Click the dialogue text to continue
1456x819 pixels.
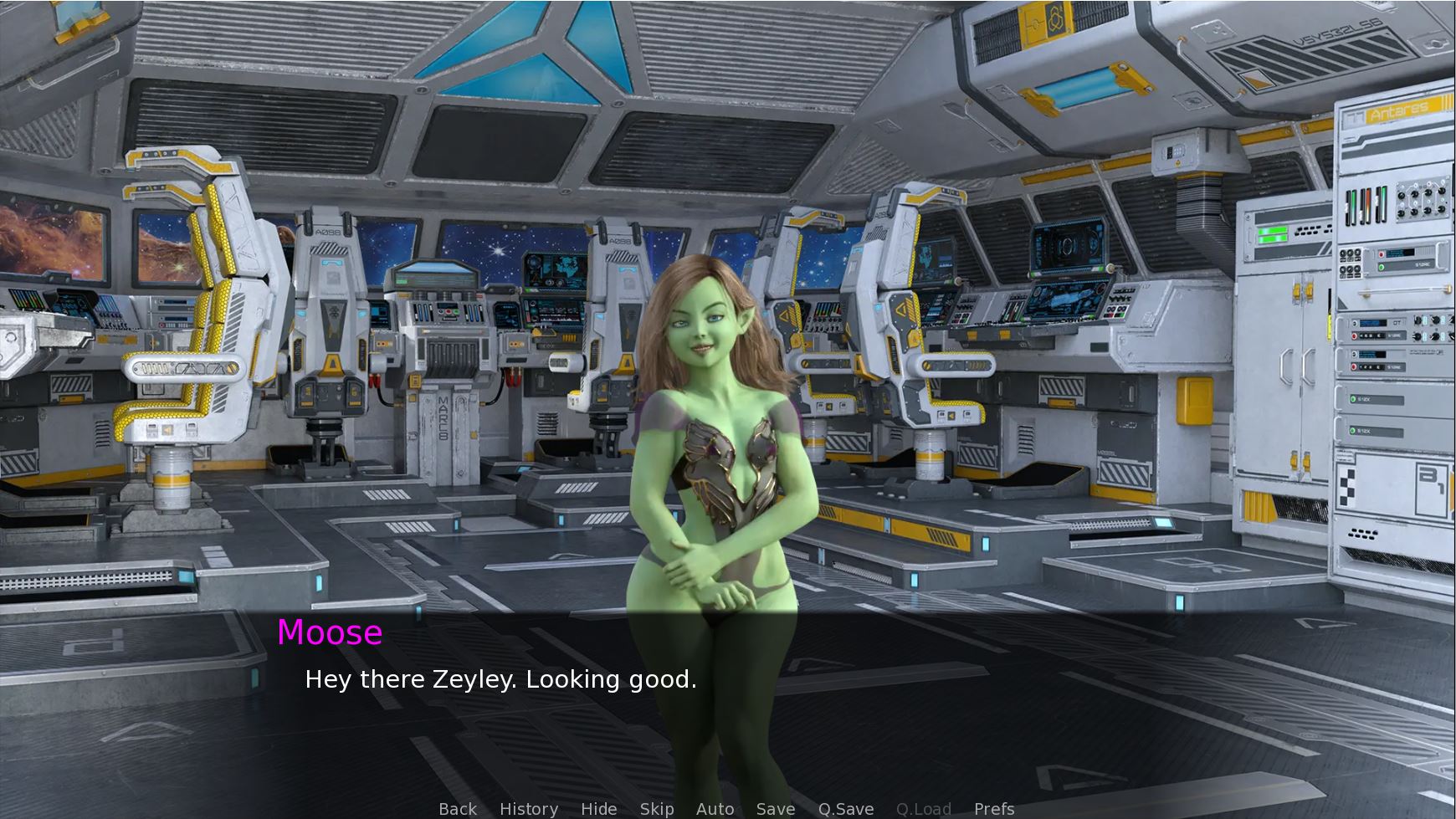[x=500, y=679]
